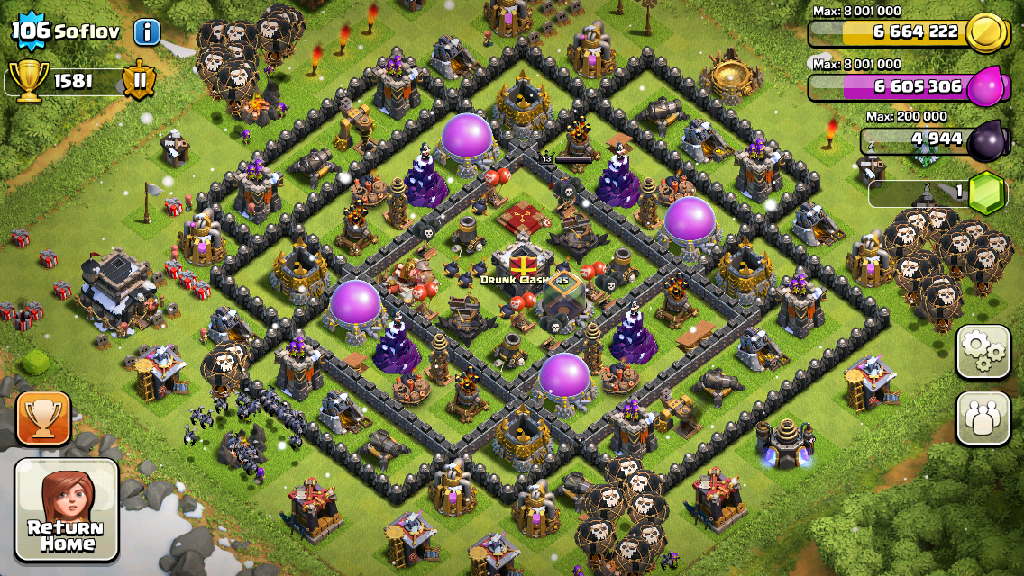
Task: Open the settings gears button
Action: pos(983,352)
